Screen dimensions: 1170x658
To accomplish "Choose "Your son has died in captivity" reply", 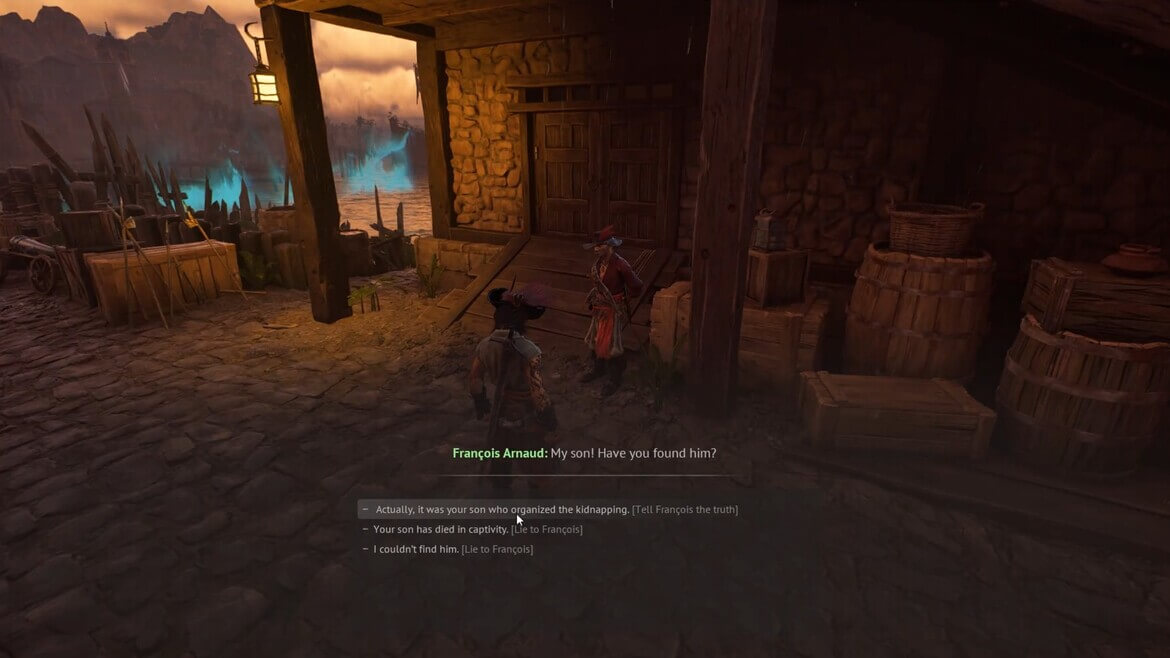I will (x=477, y=530).
